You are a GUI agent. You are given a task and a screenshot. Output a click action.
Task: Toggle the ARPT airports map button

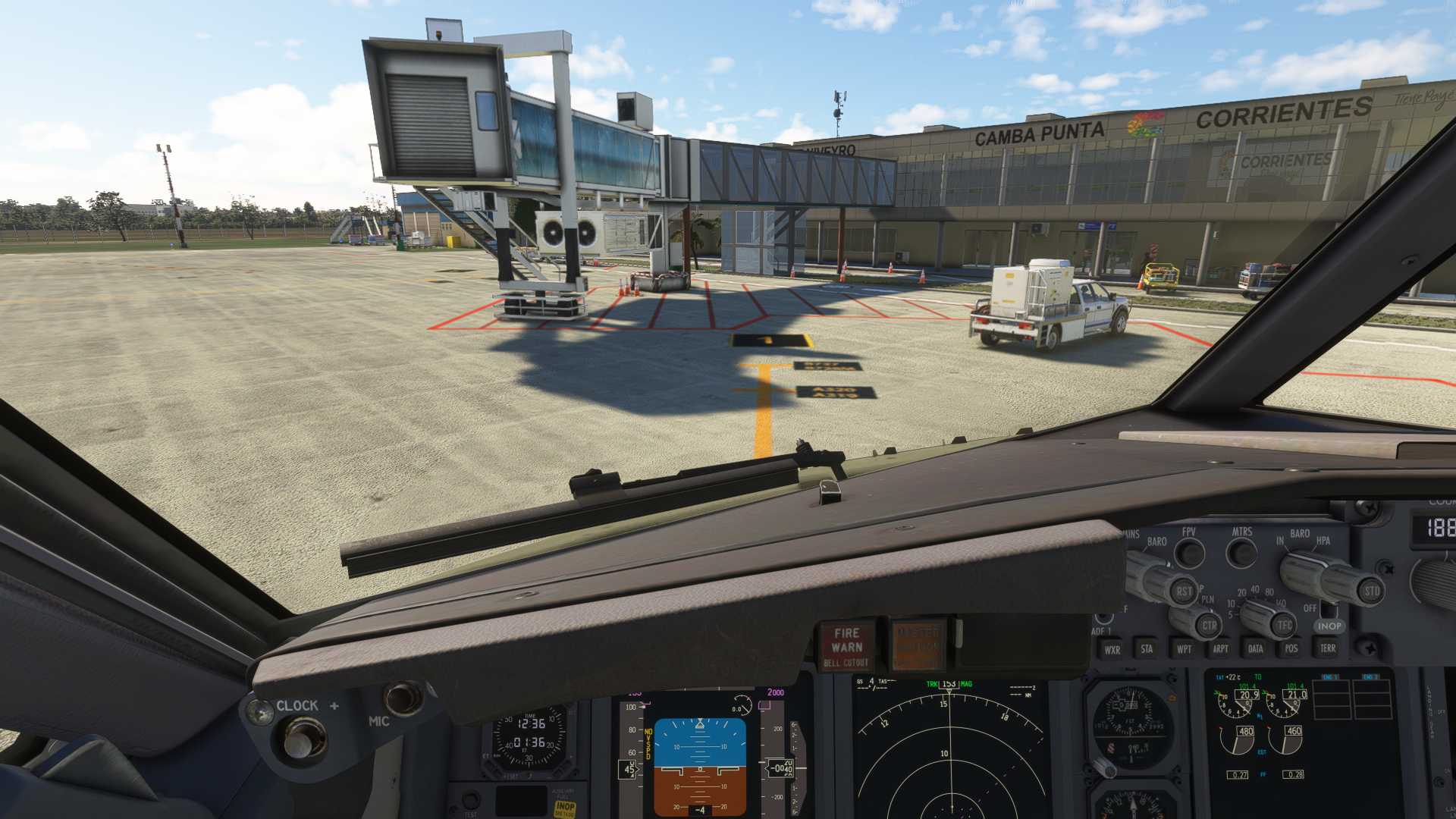tap(1219, 648)
